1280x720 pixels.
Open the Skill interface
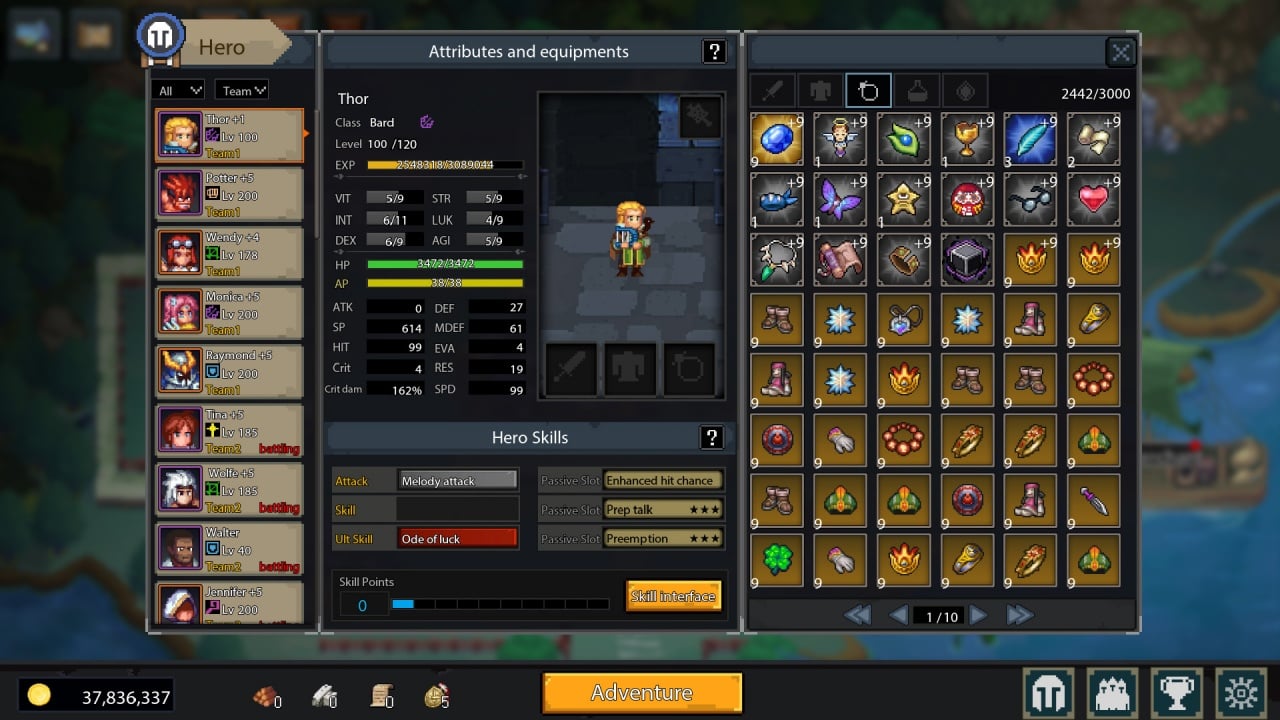tap(673, 597)
